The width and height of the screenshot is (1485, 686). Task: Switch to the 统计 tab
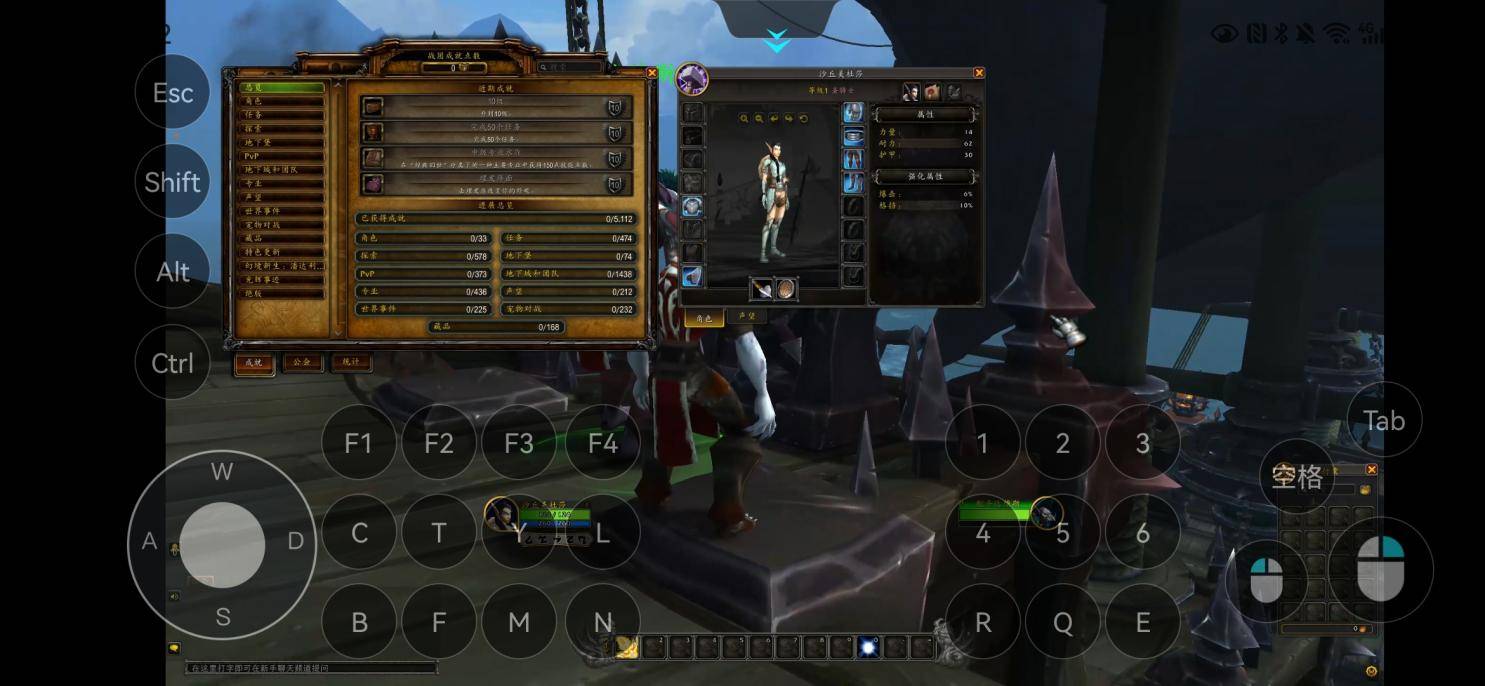(x=351, y=362)
